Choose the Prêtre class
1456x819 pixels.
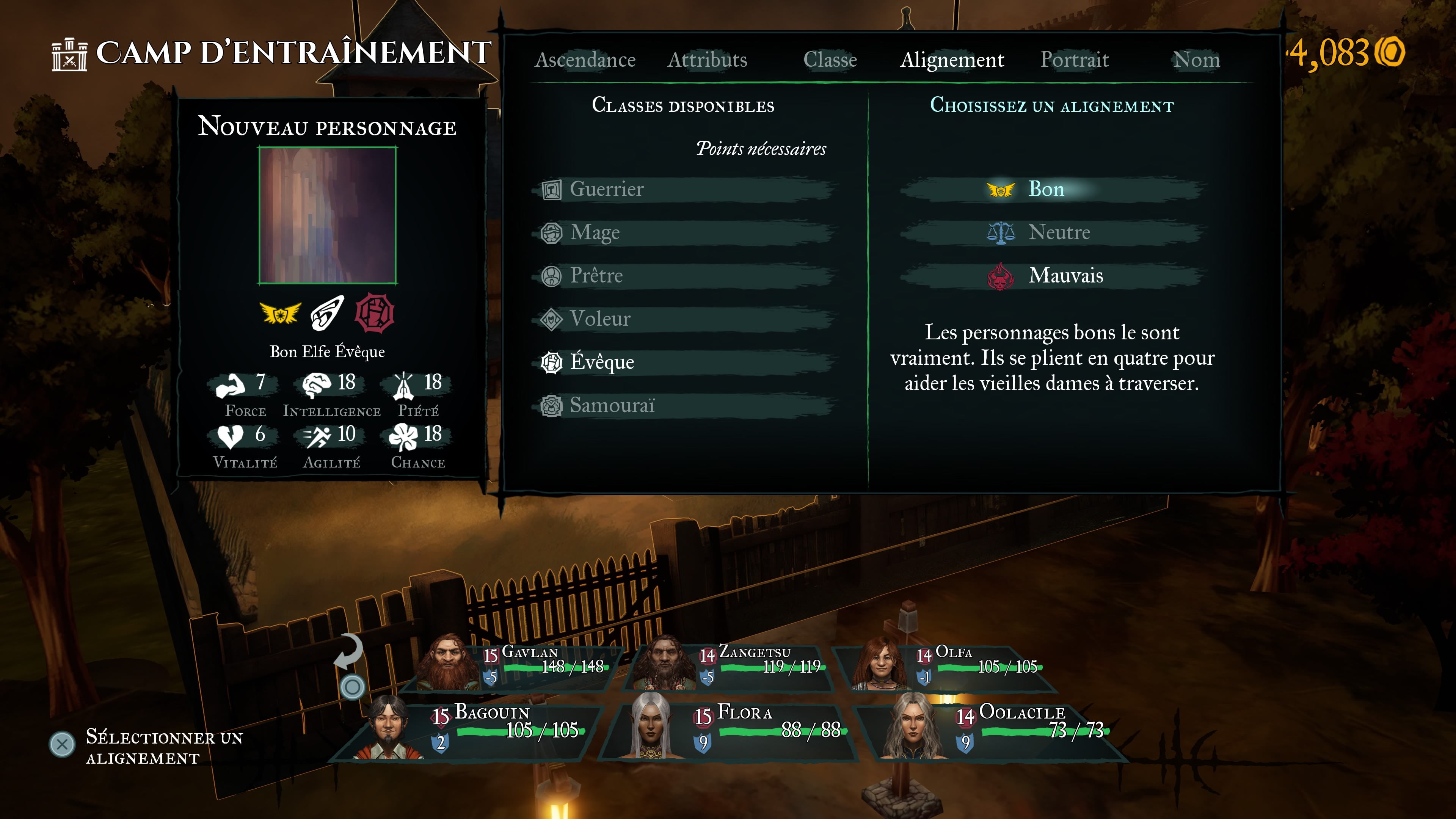point(596,276)
